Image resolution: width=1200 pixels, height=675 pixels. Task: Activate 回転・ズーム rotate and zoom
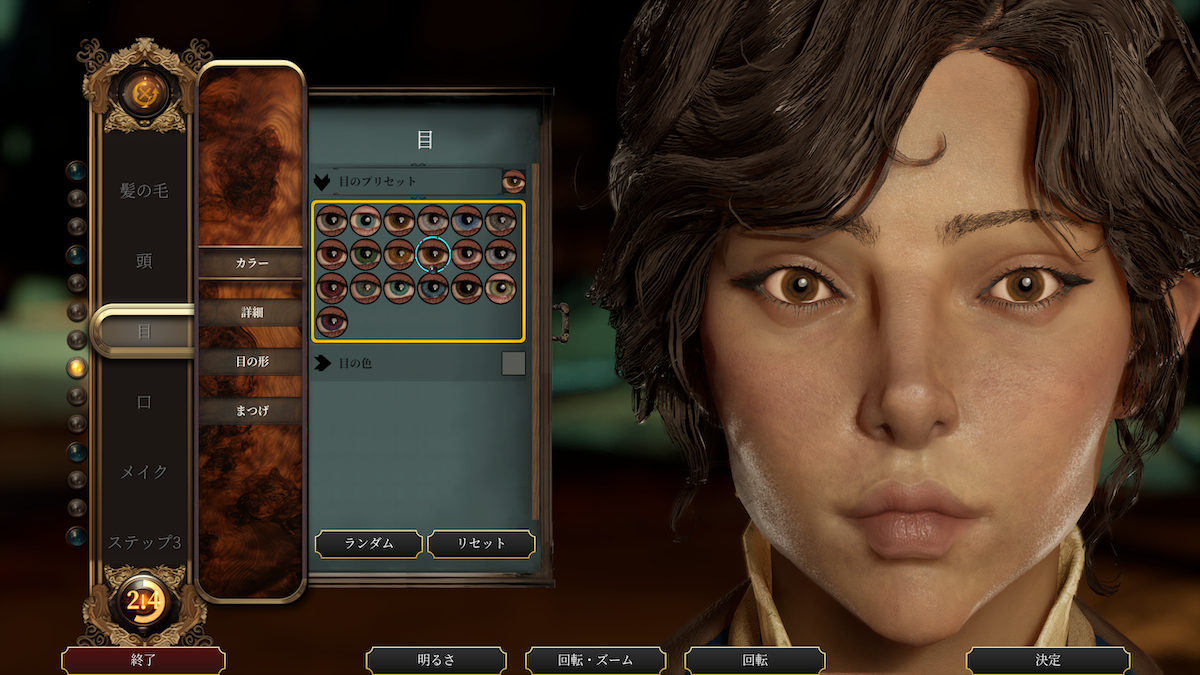[596, 661]
